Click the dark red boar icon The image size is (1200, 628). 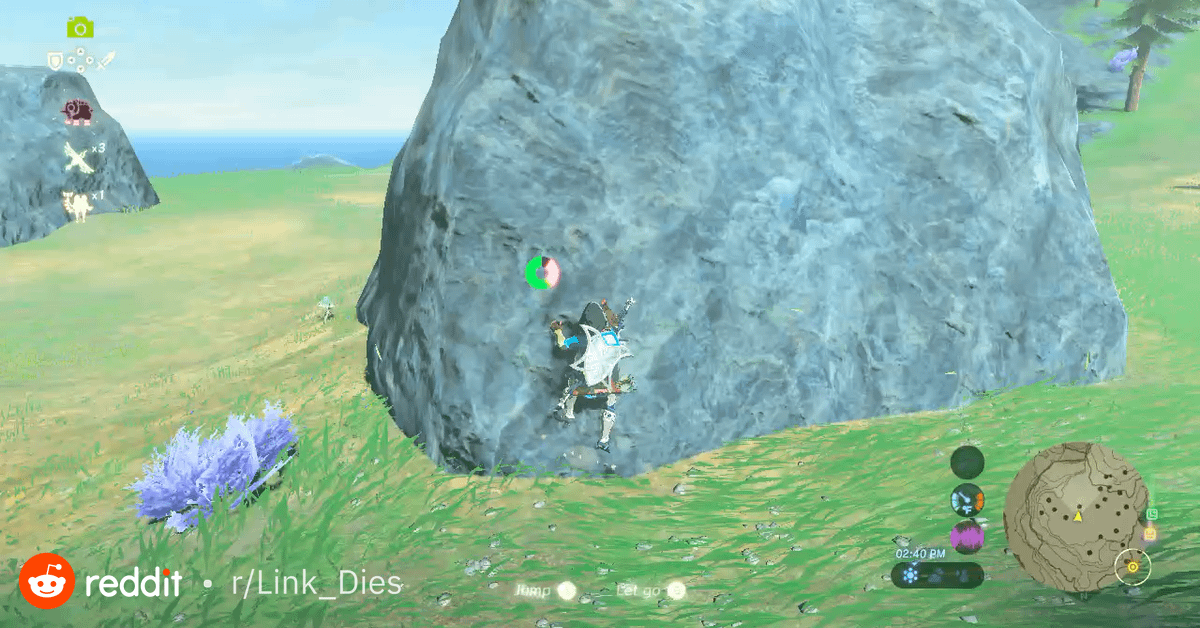click(77, 112)
